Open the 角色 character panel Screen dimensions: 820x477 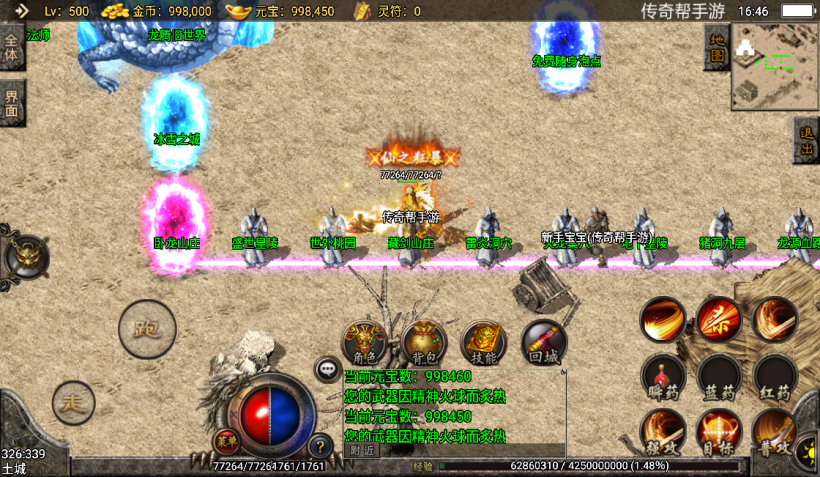(x=365, y=343)
